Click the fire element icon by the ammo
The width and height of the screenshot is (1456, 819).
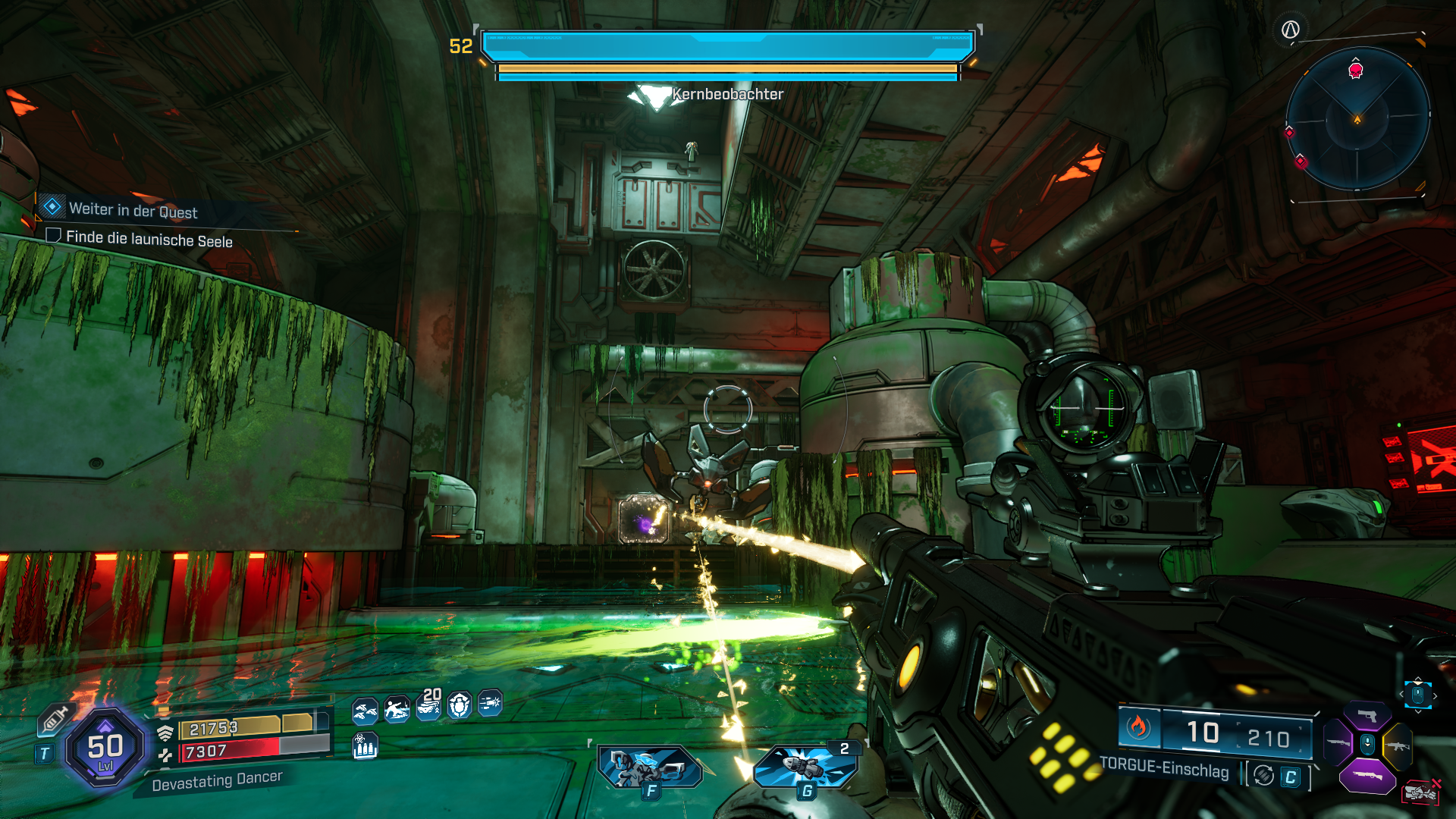point(1137,727)
